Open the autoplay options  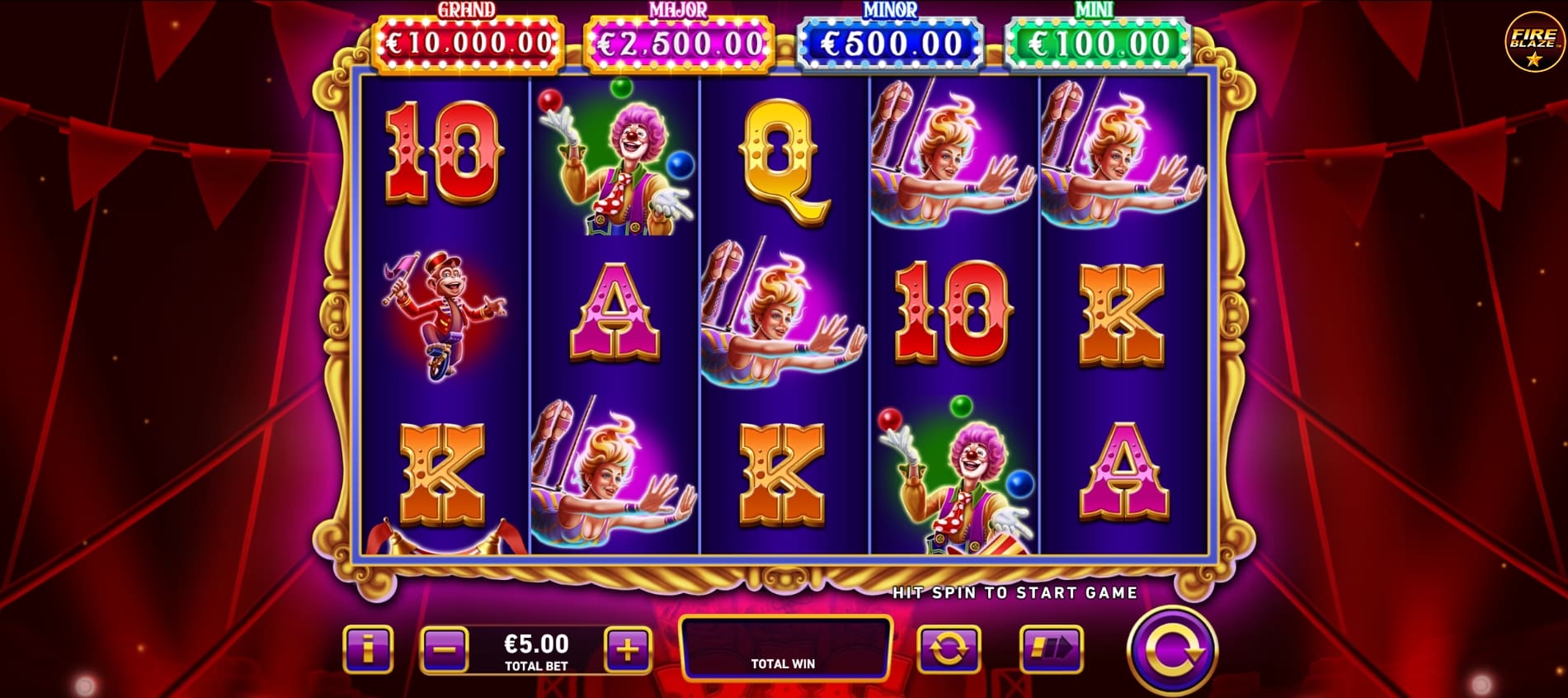tap(950, 650)
